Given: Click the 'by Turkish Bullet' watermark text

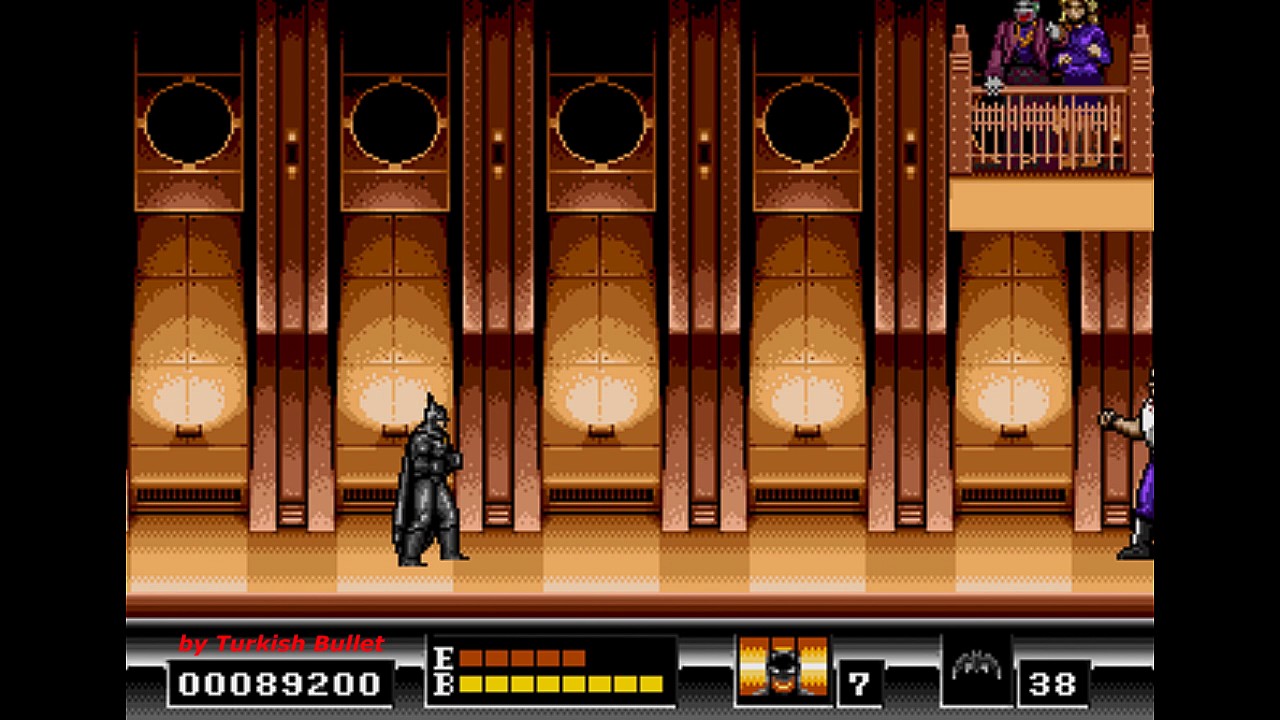Looking at the screenshot, I should click(x=283, y=644).
